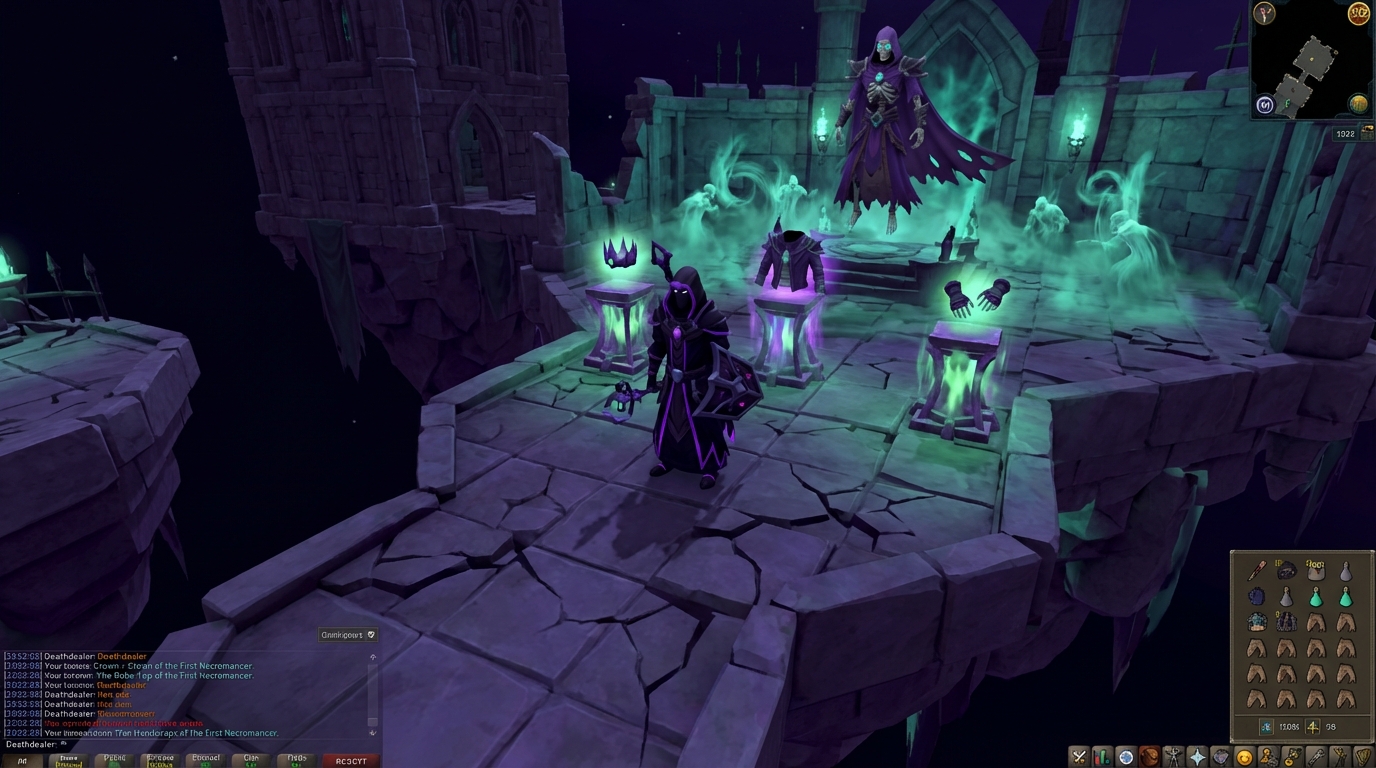Switch to the Clan chat tab
Viewport: 1376px width, 768px height.
(x=250, y=758)
